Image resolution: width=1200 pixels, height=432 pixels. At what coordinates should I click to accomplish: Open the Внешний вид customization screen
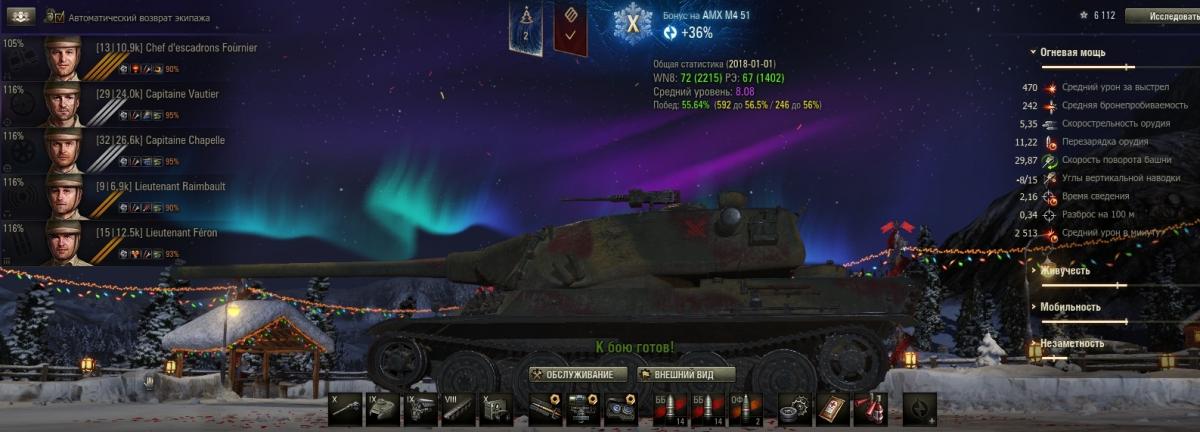tap(686, 375)
